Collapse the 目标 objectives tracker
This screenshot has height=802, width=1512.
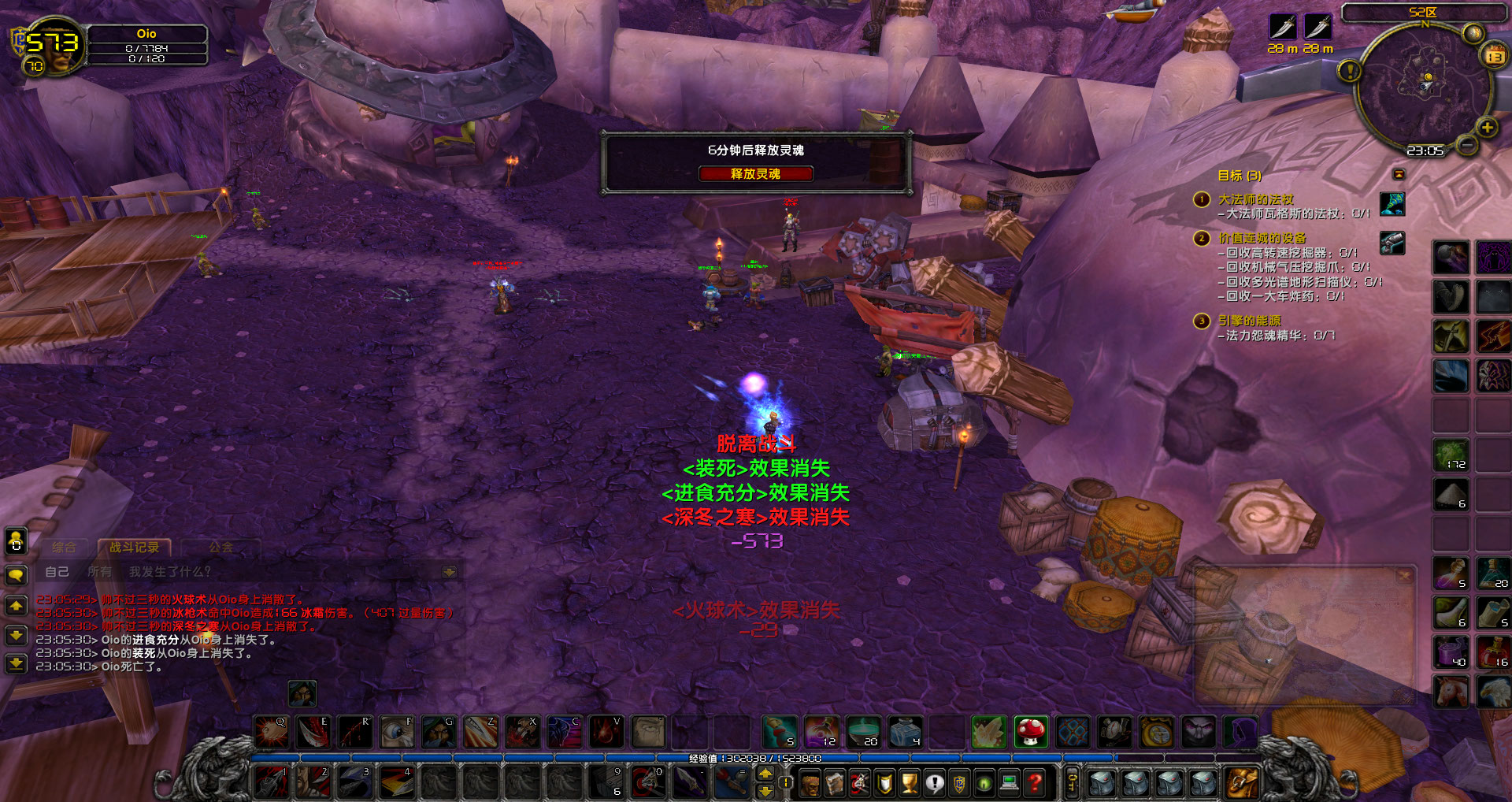click(1399, 174)
